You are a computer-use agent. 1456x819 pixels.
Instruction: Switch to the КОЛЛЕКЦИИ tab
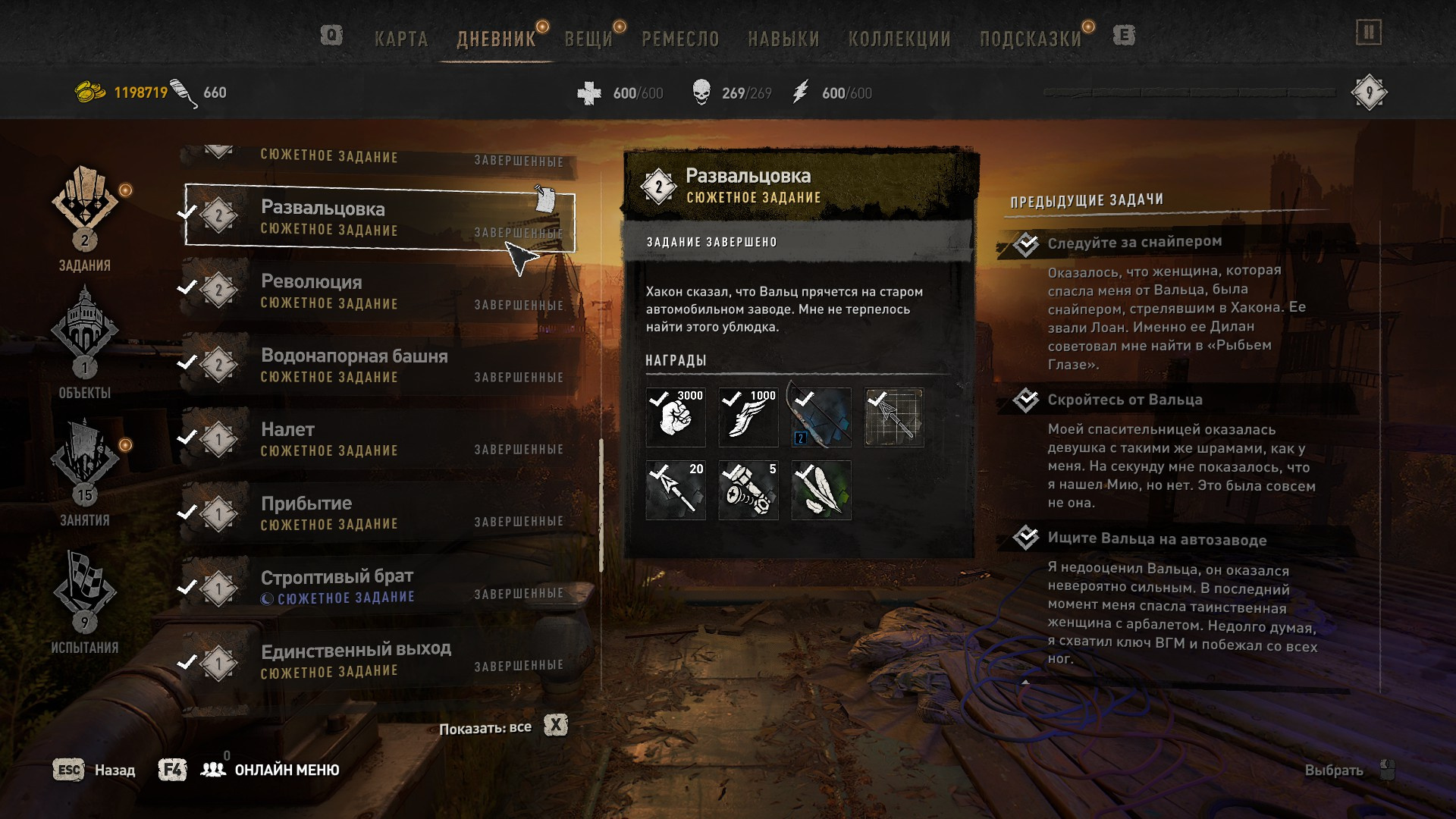click(x=899, y=39)
